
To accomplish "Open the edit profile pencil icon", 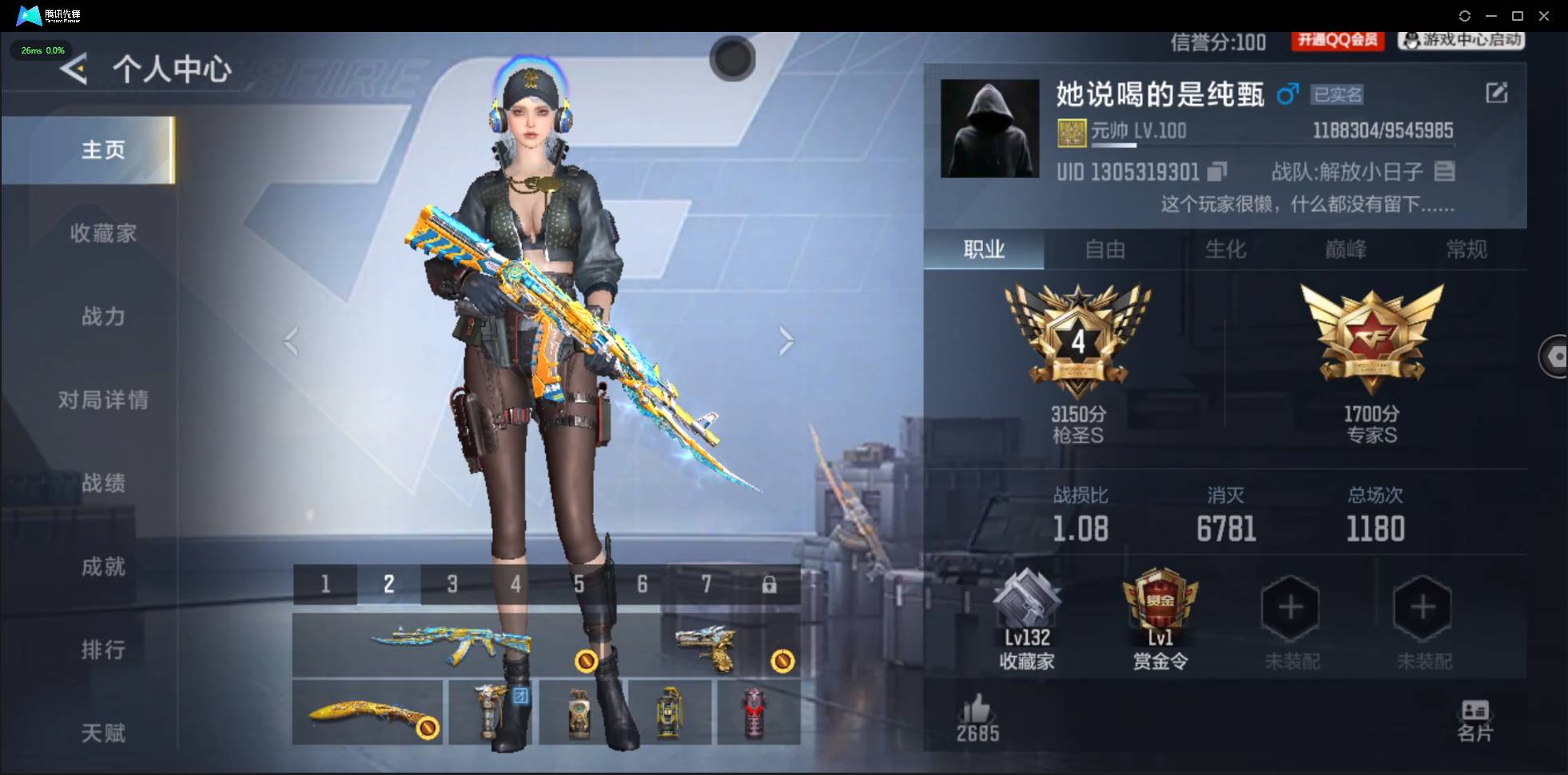I will pos(1498,93).
